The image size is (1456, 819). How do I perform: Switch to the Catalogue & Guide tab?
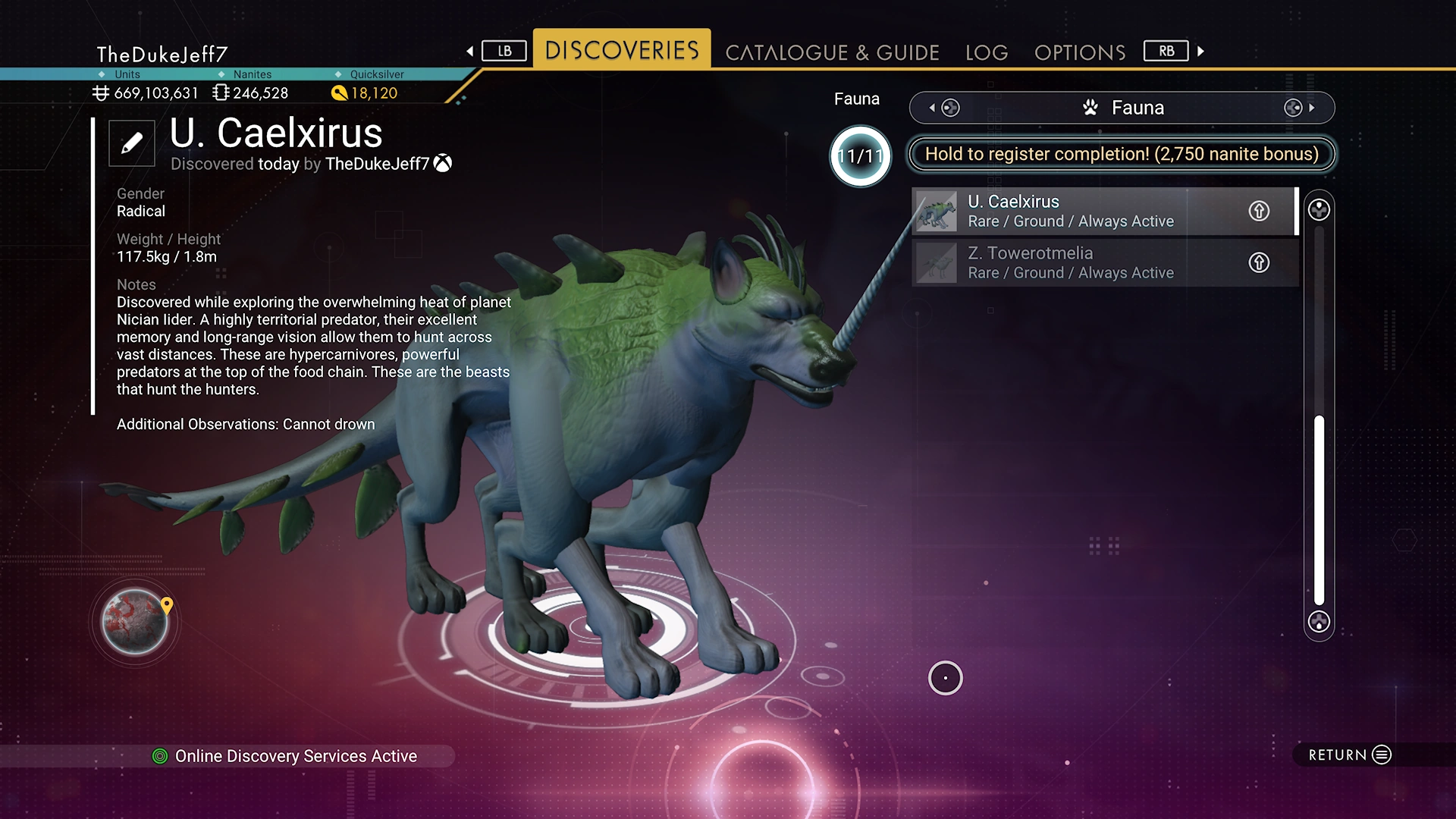pyautogui.click(x=832, y=52)
